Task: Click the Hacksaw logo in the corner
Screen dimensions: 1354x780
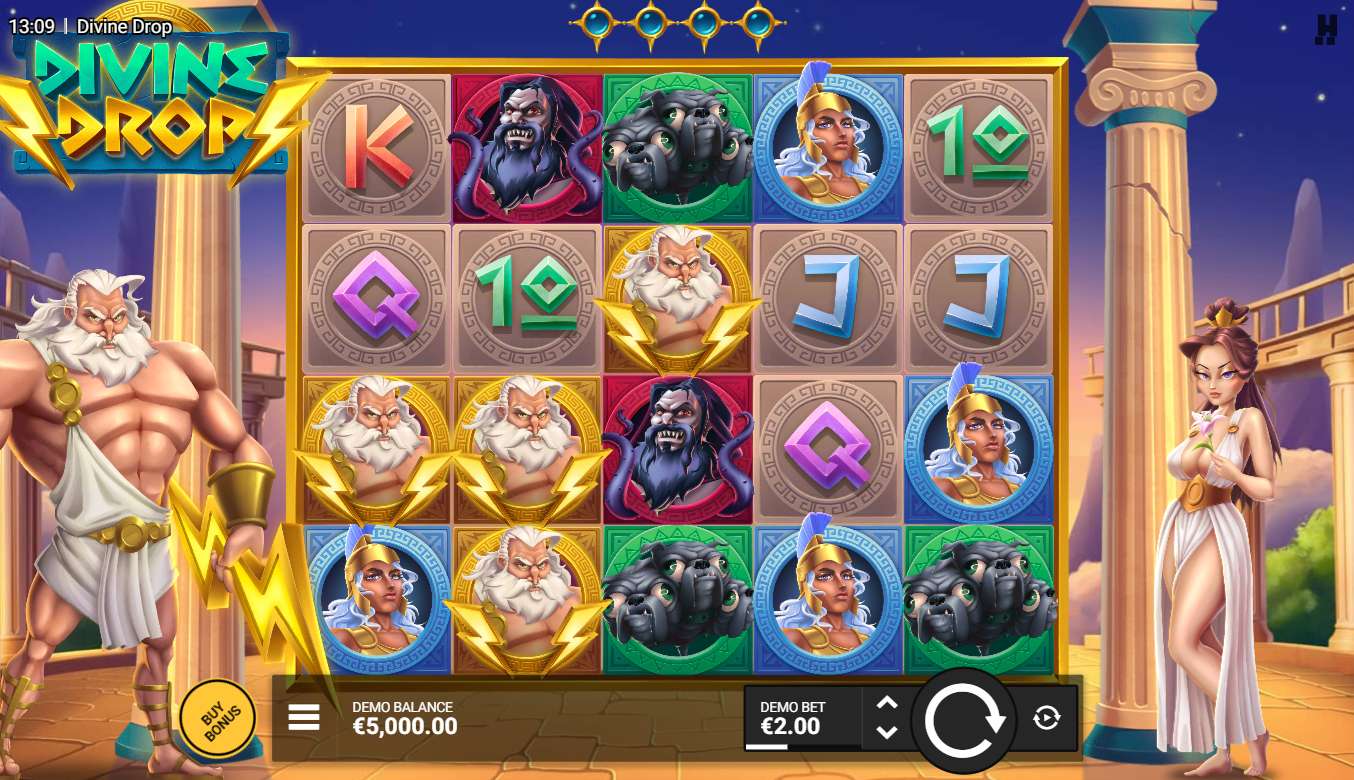Action: point(1325,29)
